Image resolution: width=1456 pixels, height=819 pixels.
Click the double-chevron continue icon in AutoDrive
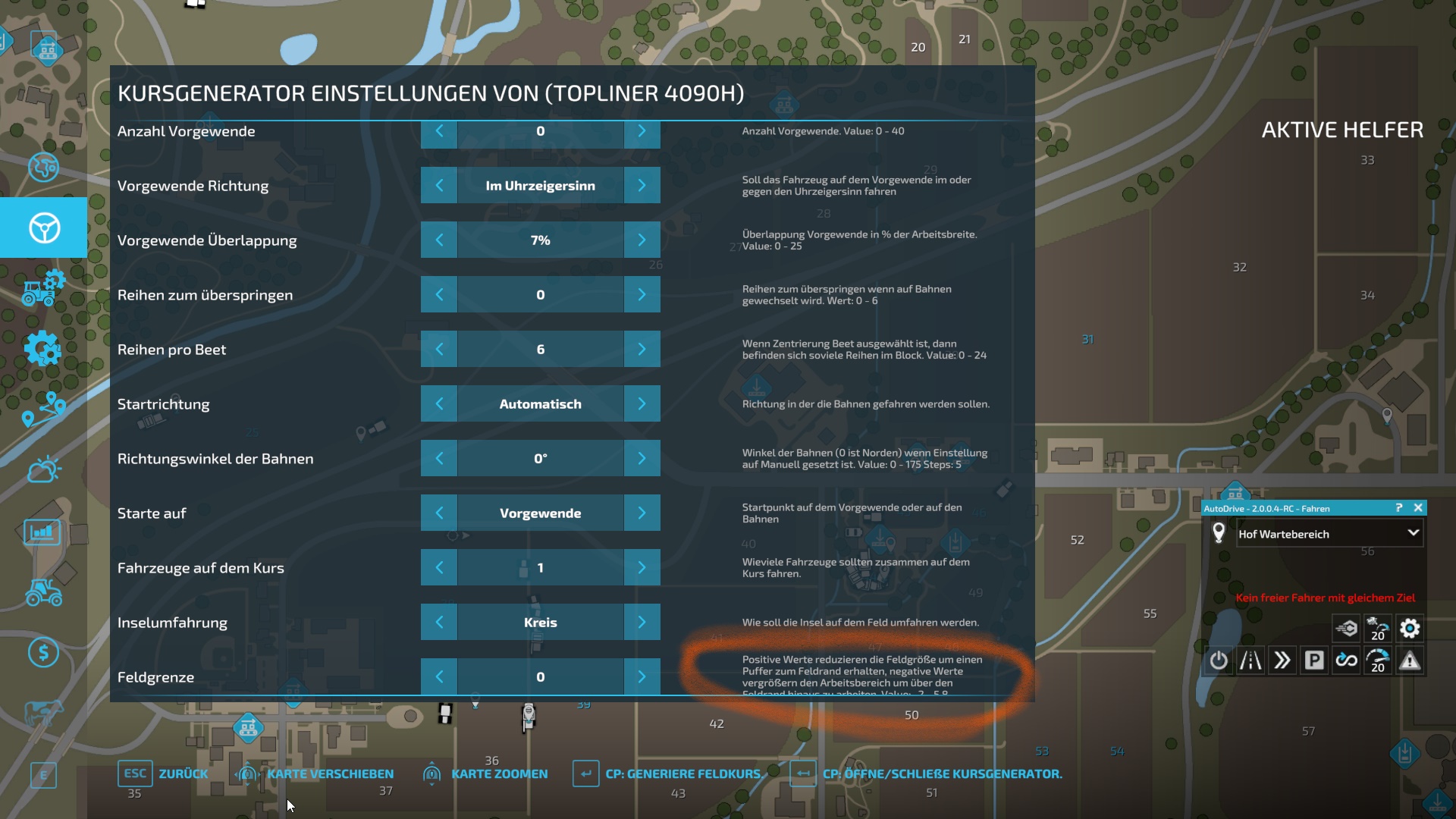point(1282,661)
